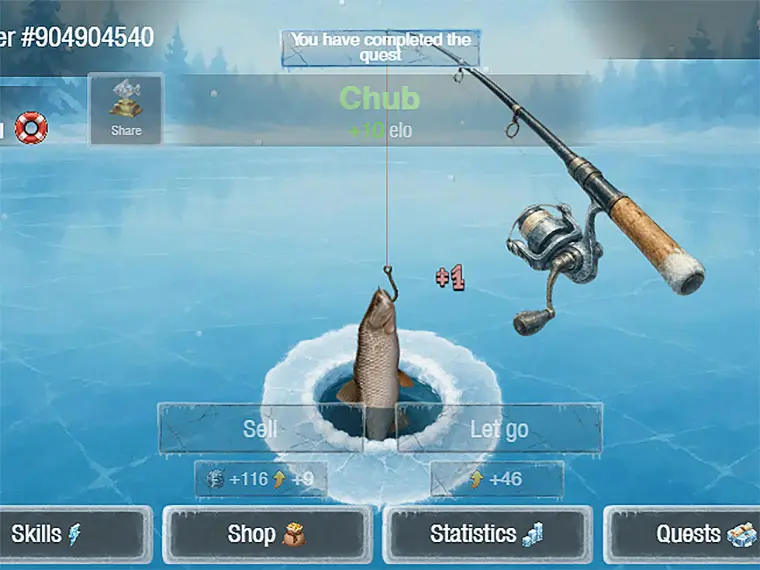The image size is (760, 570).
Task: Open the Quests menu
Action: 690,535
